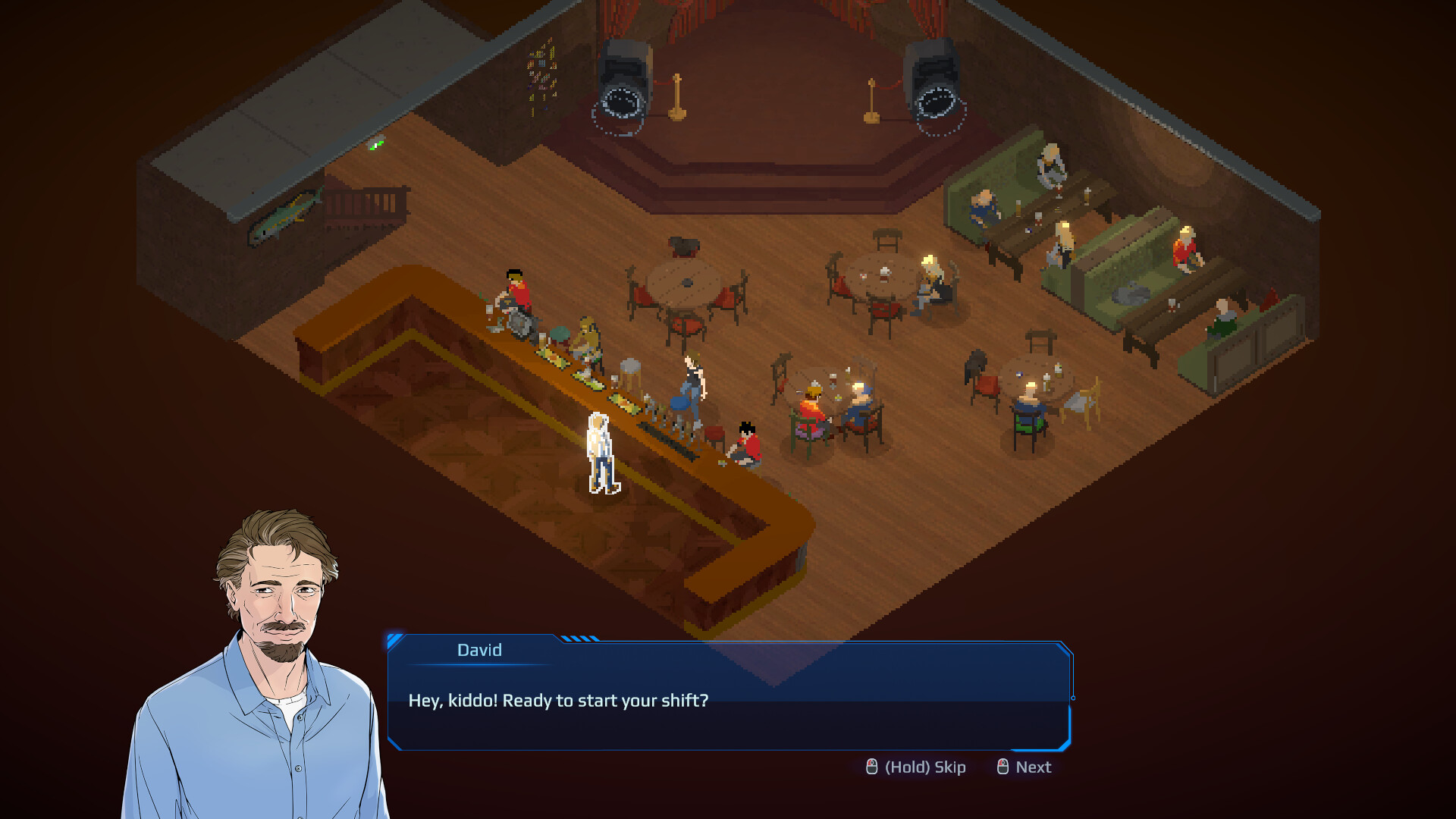Click the (Hold) Skip dialogue option
Screen dimensions: 1456x819
[x=916, y=767]
